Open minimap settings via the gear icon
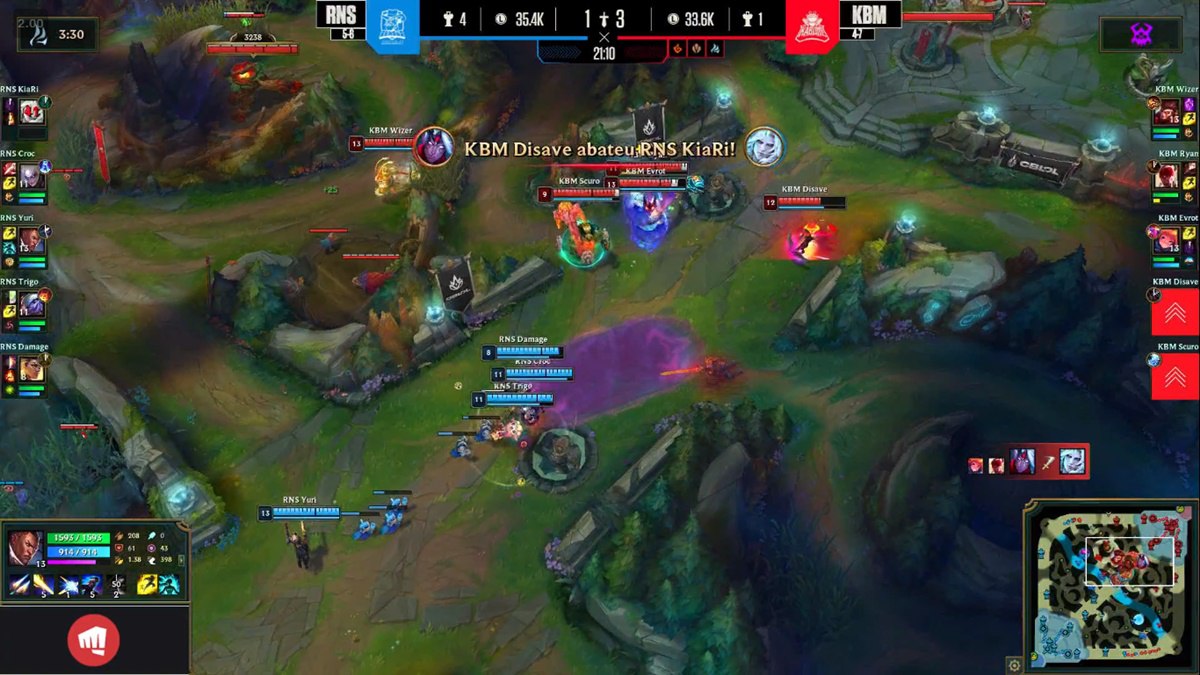This screenshot has width=1200, height=675. click(x=1014, y=664)
